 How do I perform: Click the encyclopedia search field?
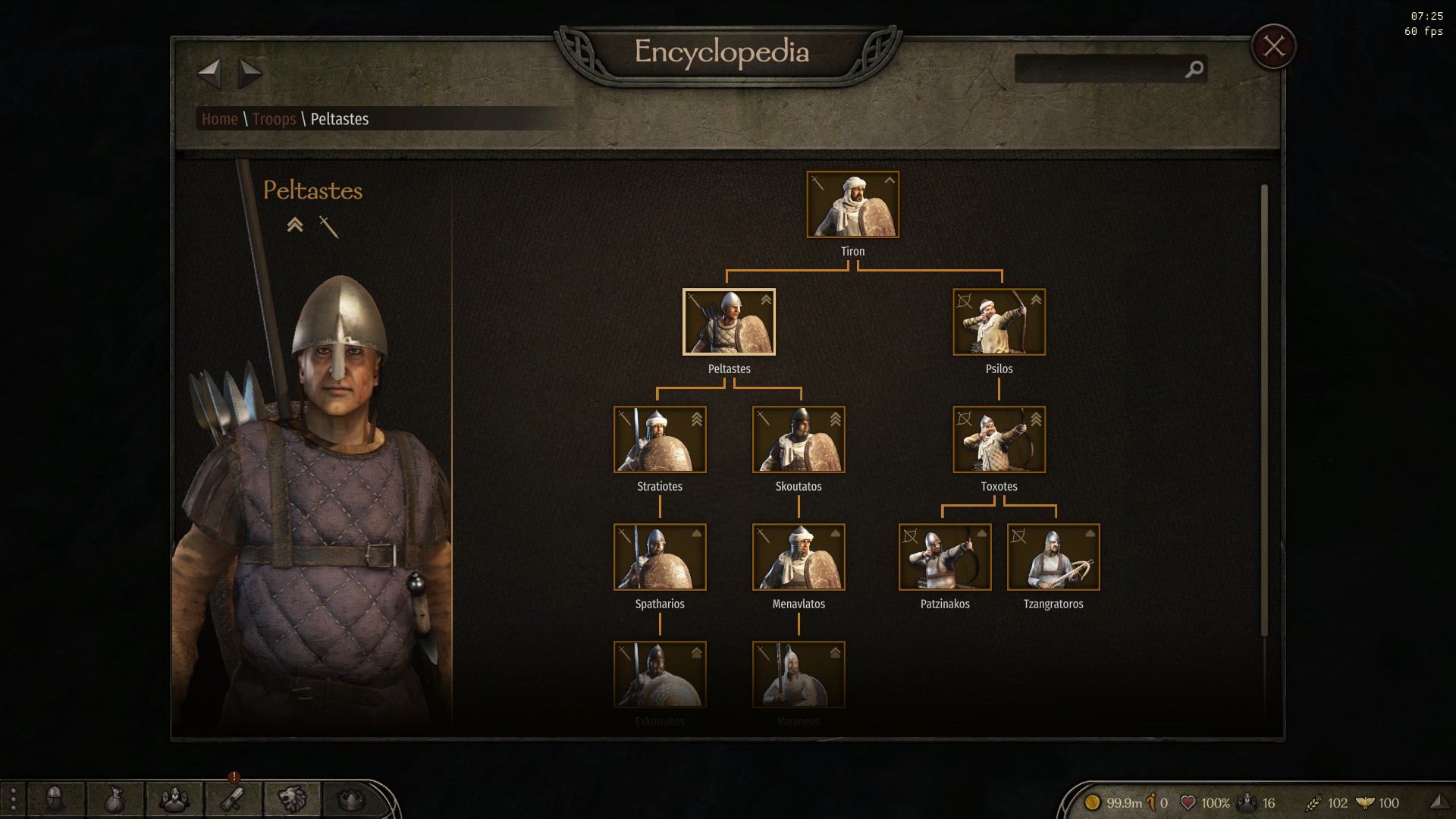[1100, 69]
